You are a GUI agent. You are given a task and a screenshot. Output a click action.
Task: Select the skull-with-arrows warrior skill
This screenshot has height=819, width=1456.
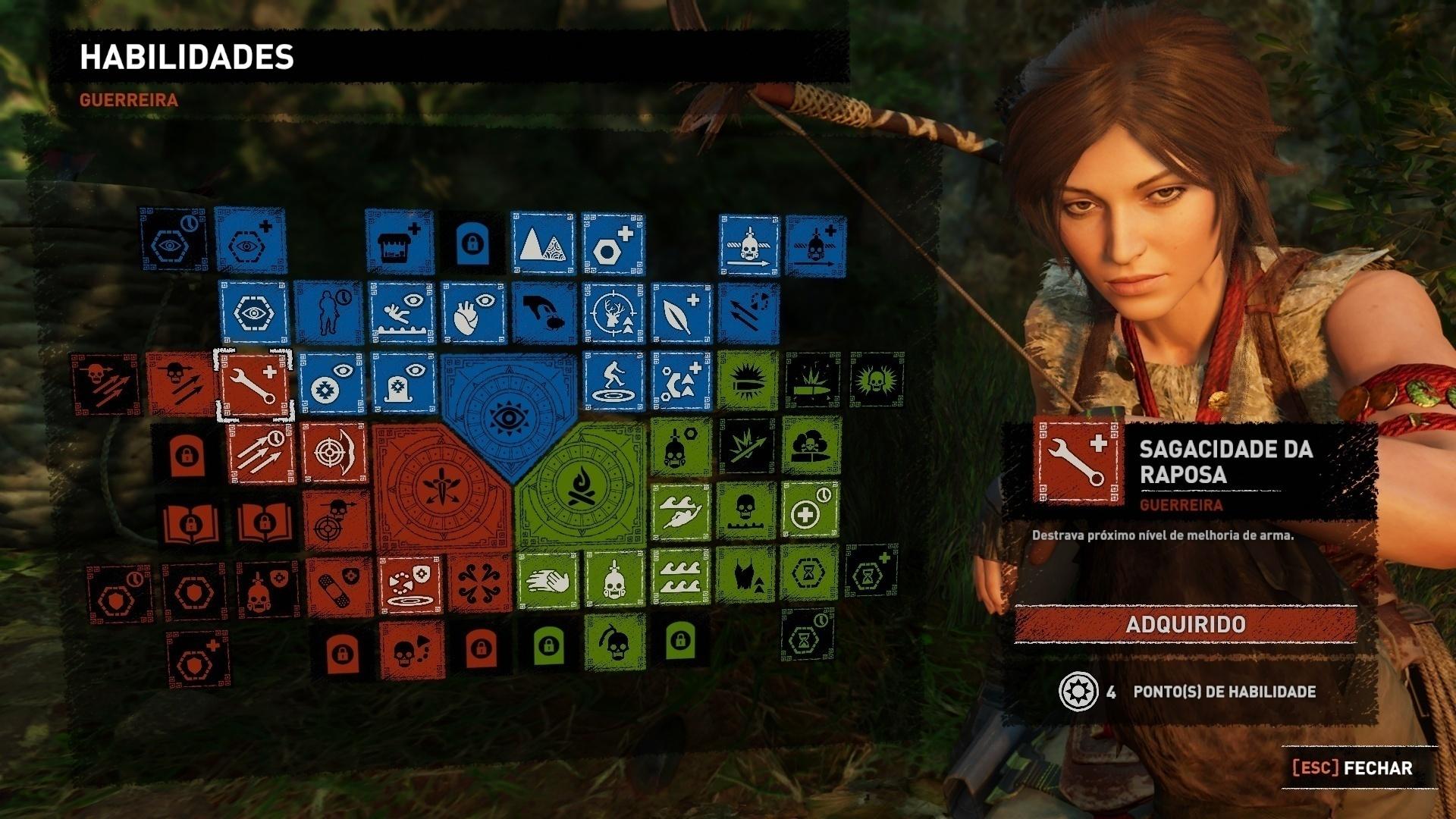[180, 383]
